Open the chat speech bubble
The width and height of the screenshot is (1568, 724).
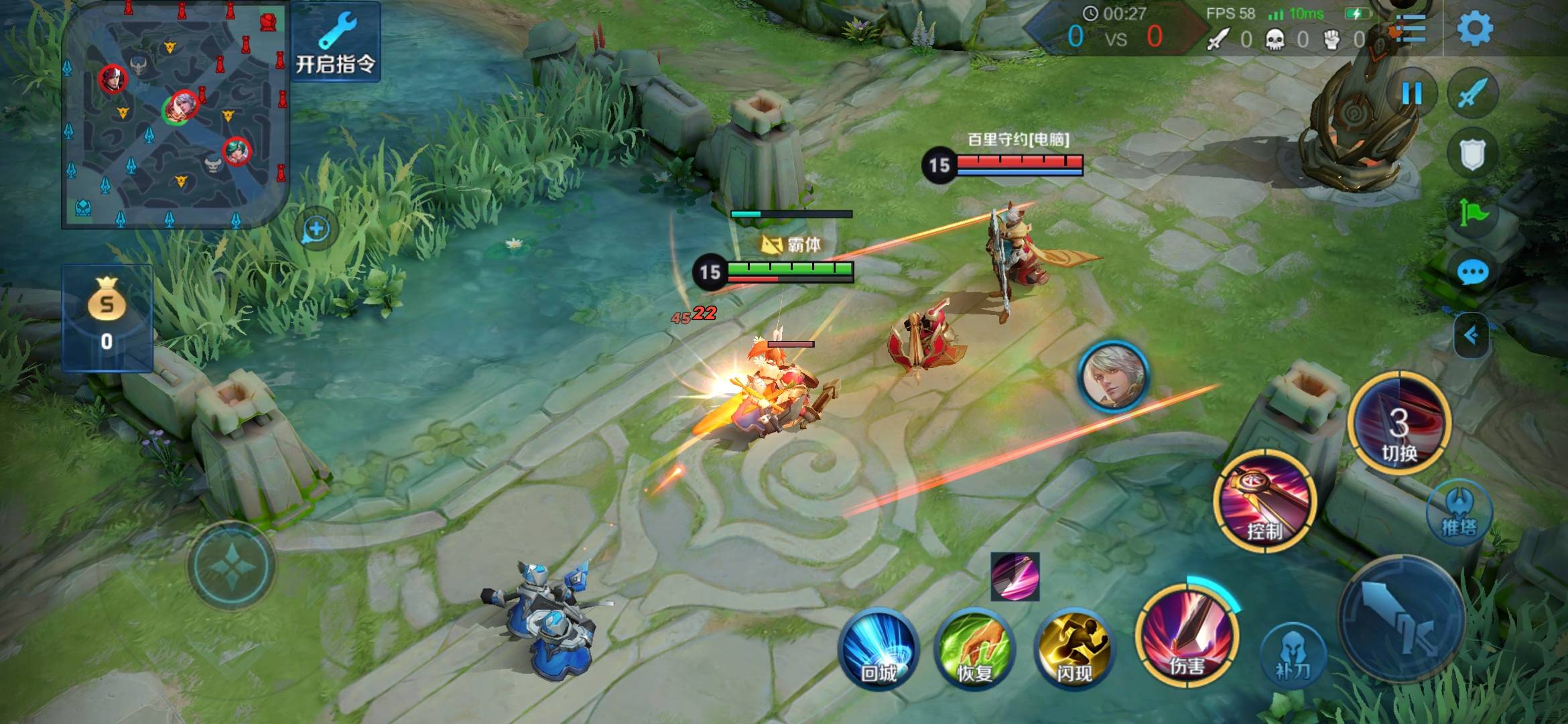click(1472, 272)
